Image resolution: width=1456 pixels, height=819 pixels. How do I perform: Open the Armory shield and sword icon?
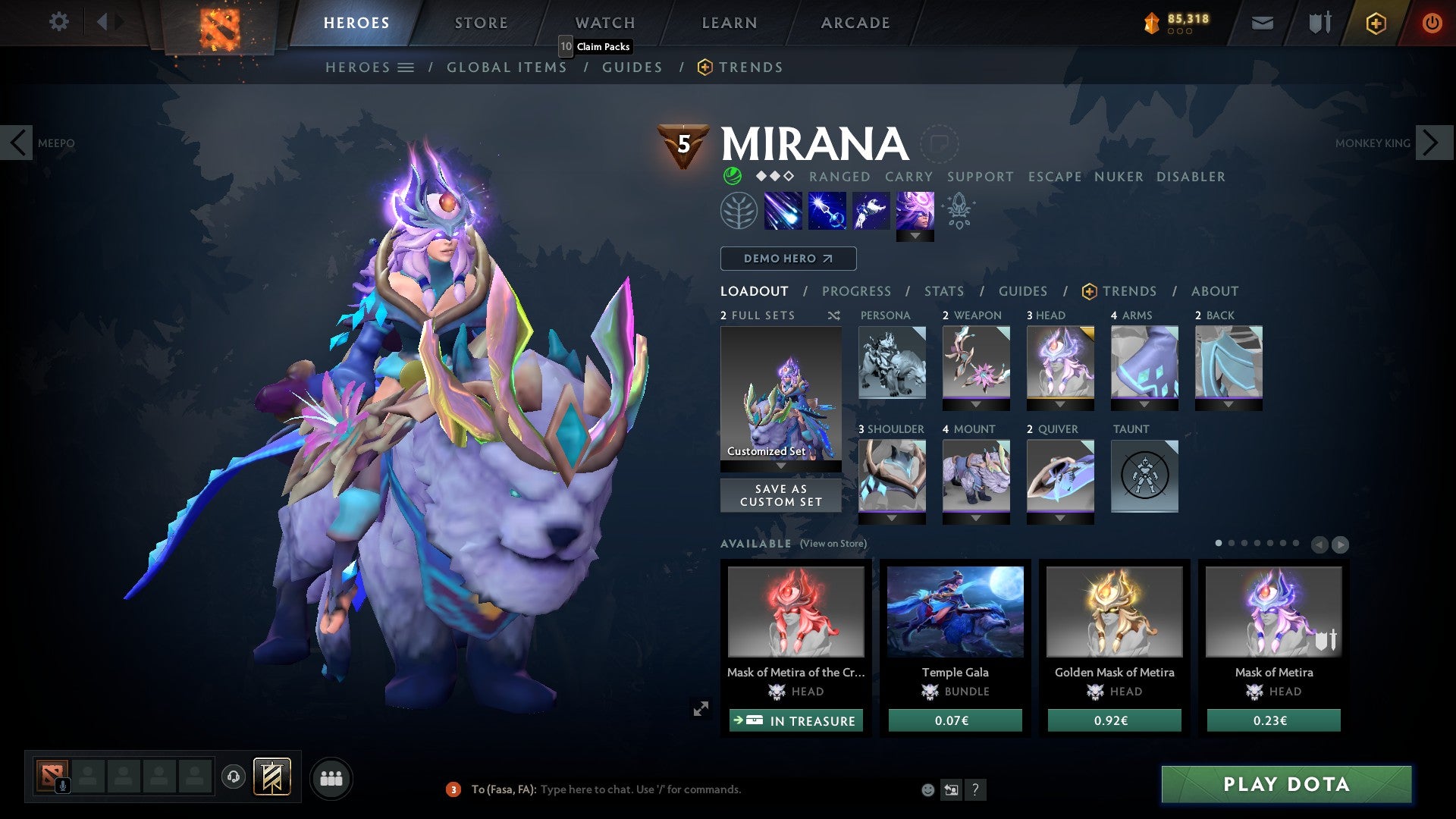(x=1319, y=23)
